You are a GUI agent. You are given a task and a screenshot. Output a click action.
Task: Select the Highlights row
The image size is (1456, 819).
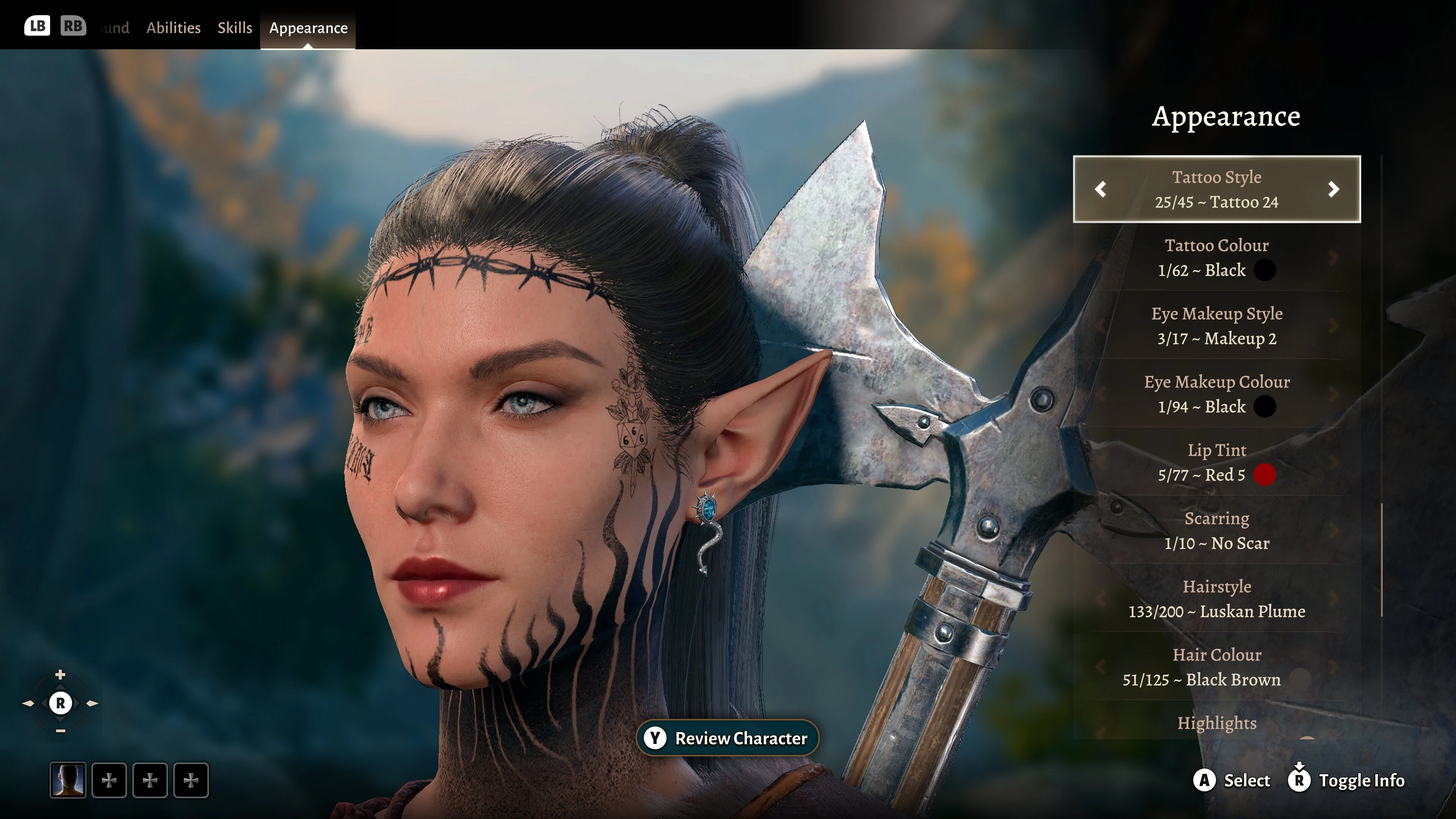(1216, 723)
